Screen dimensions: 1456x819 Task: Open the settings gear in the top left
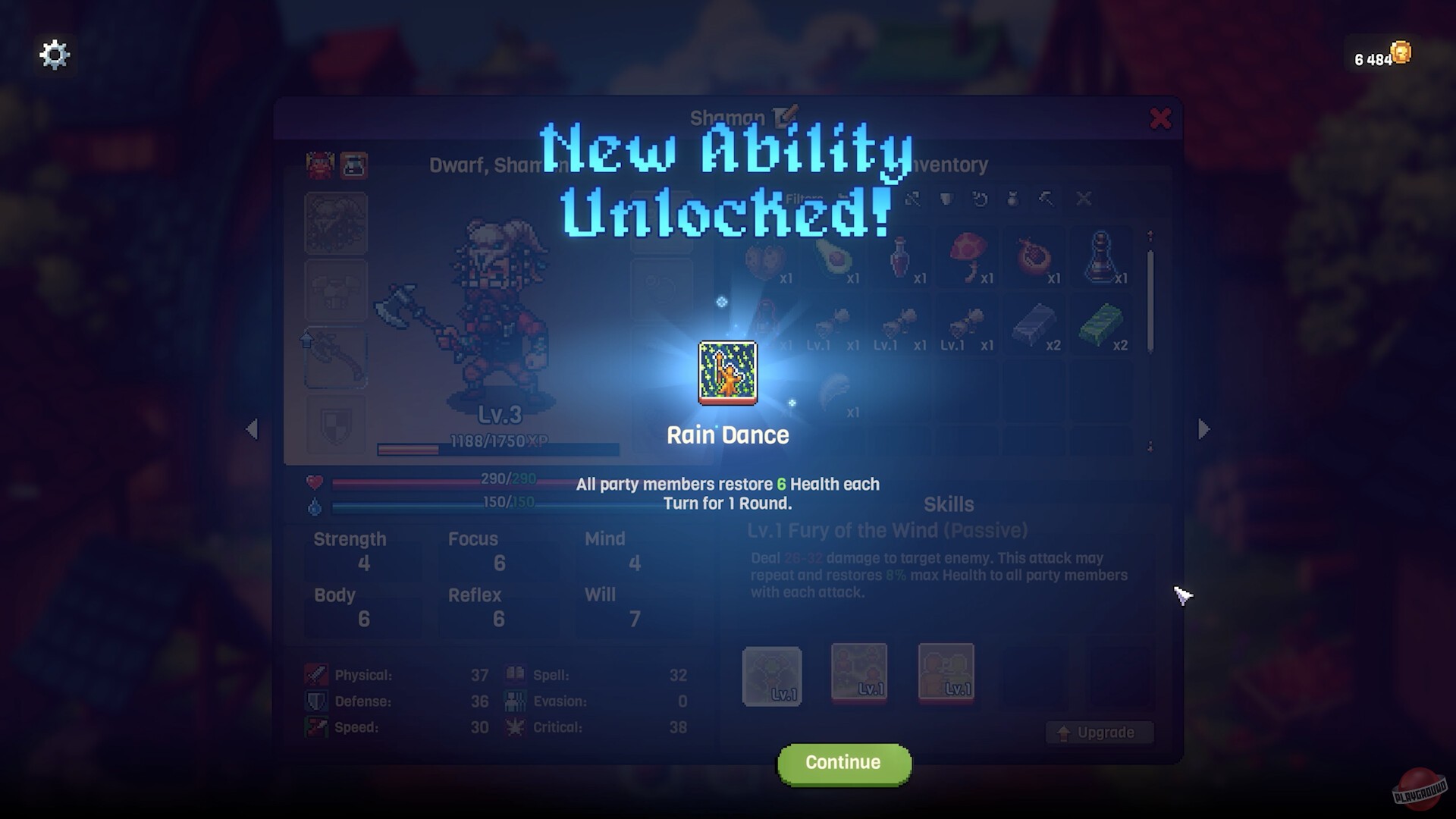[54, 54]
